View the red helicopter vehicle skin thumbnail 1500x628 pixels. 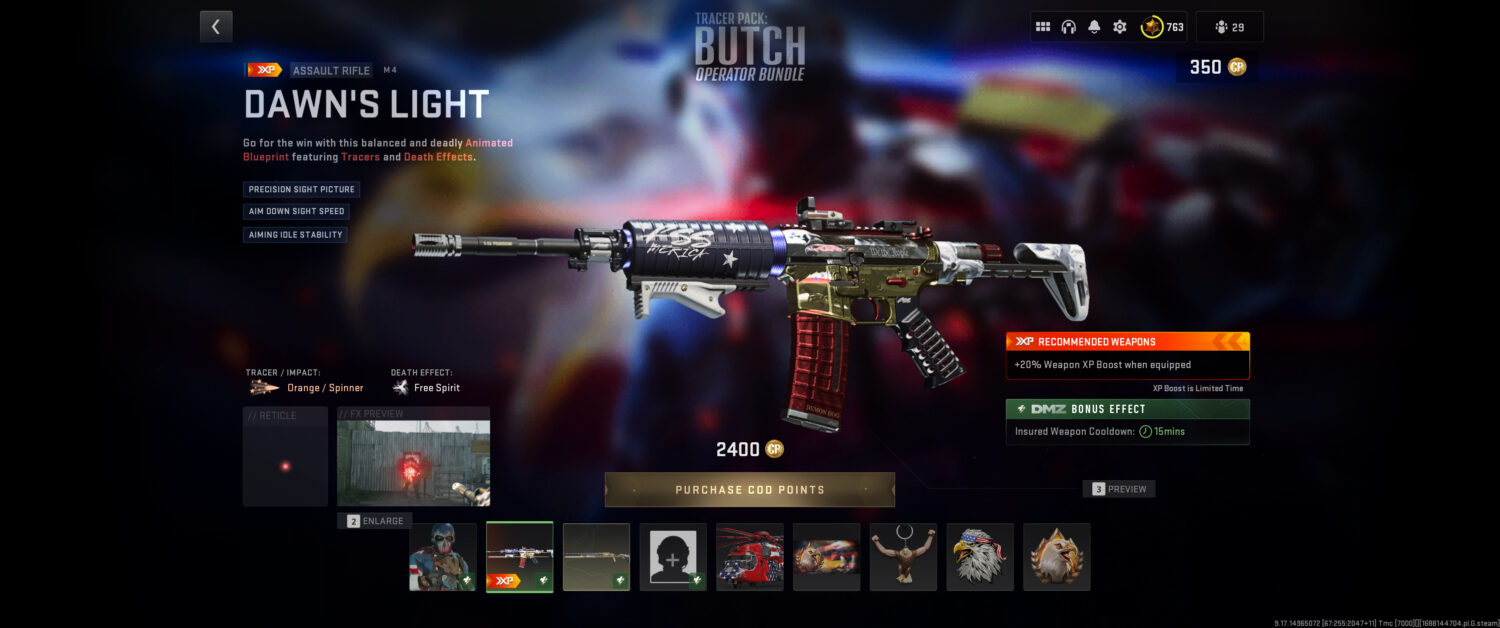(750, 557)
